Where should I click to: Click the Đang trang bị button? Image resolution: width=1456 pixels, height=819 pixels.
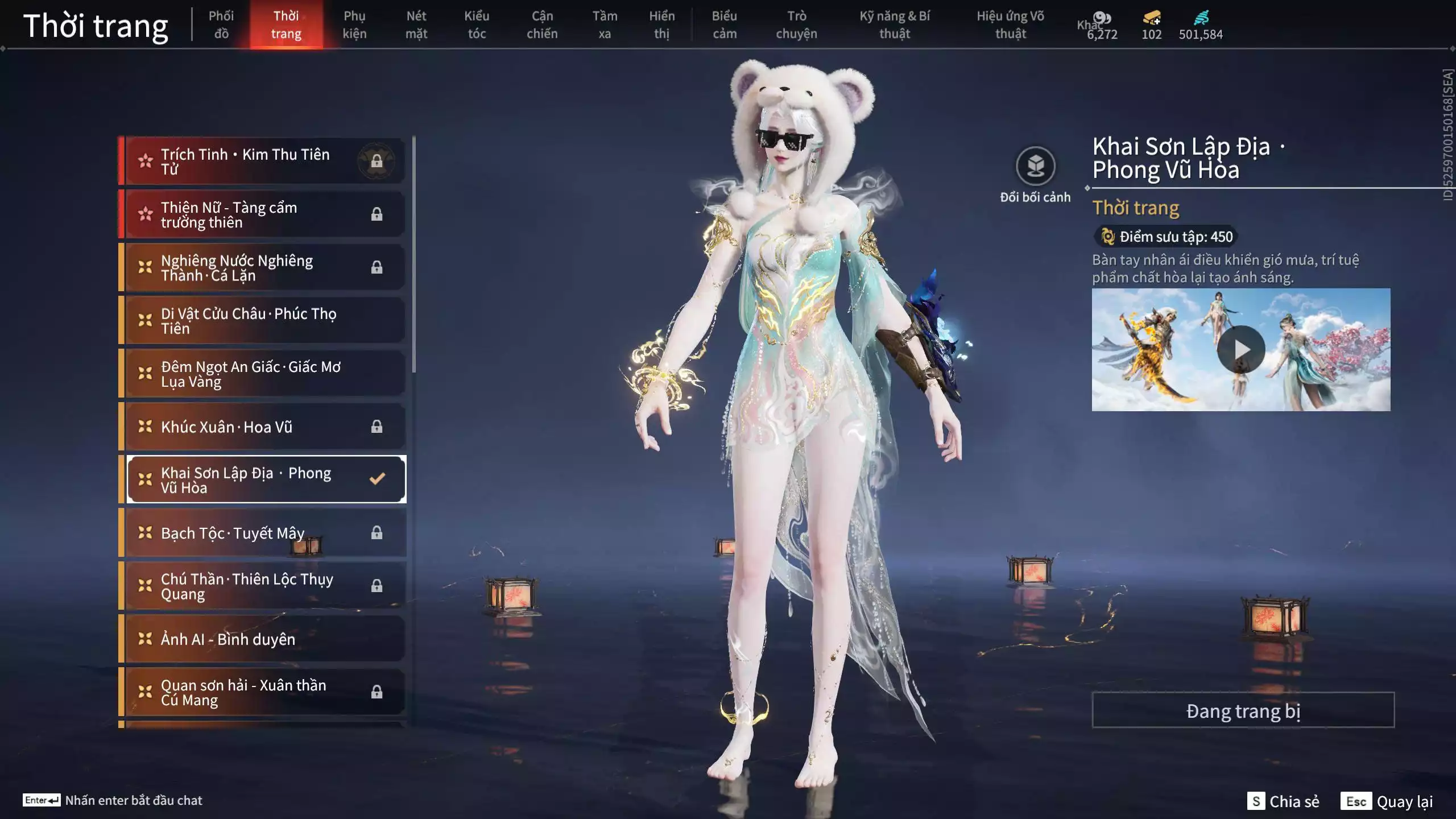(x=1243, y=710)
